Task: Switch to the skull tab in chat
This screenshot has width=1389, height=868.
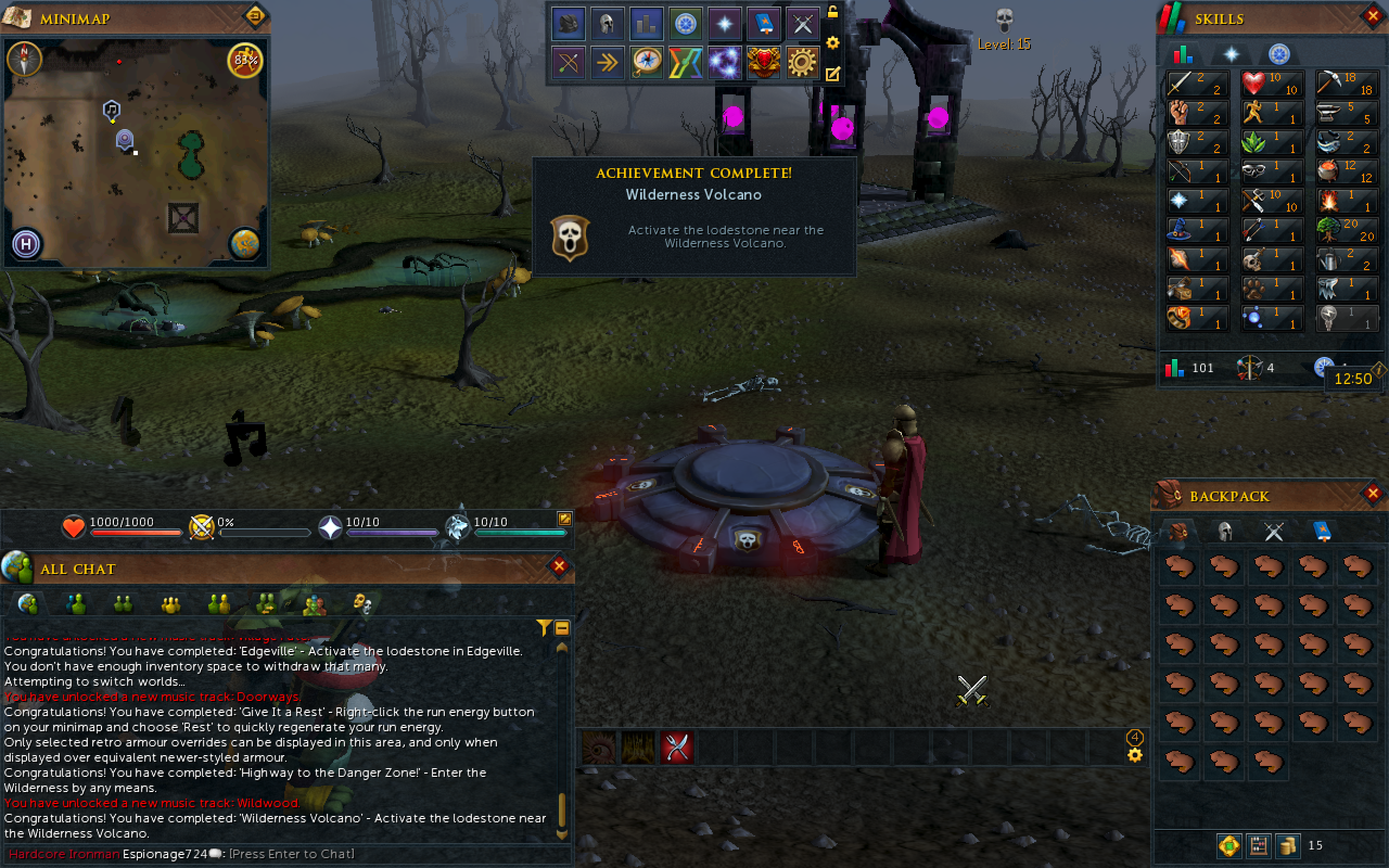Action: pyautogui.click(x=362, y=603)
